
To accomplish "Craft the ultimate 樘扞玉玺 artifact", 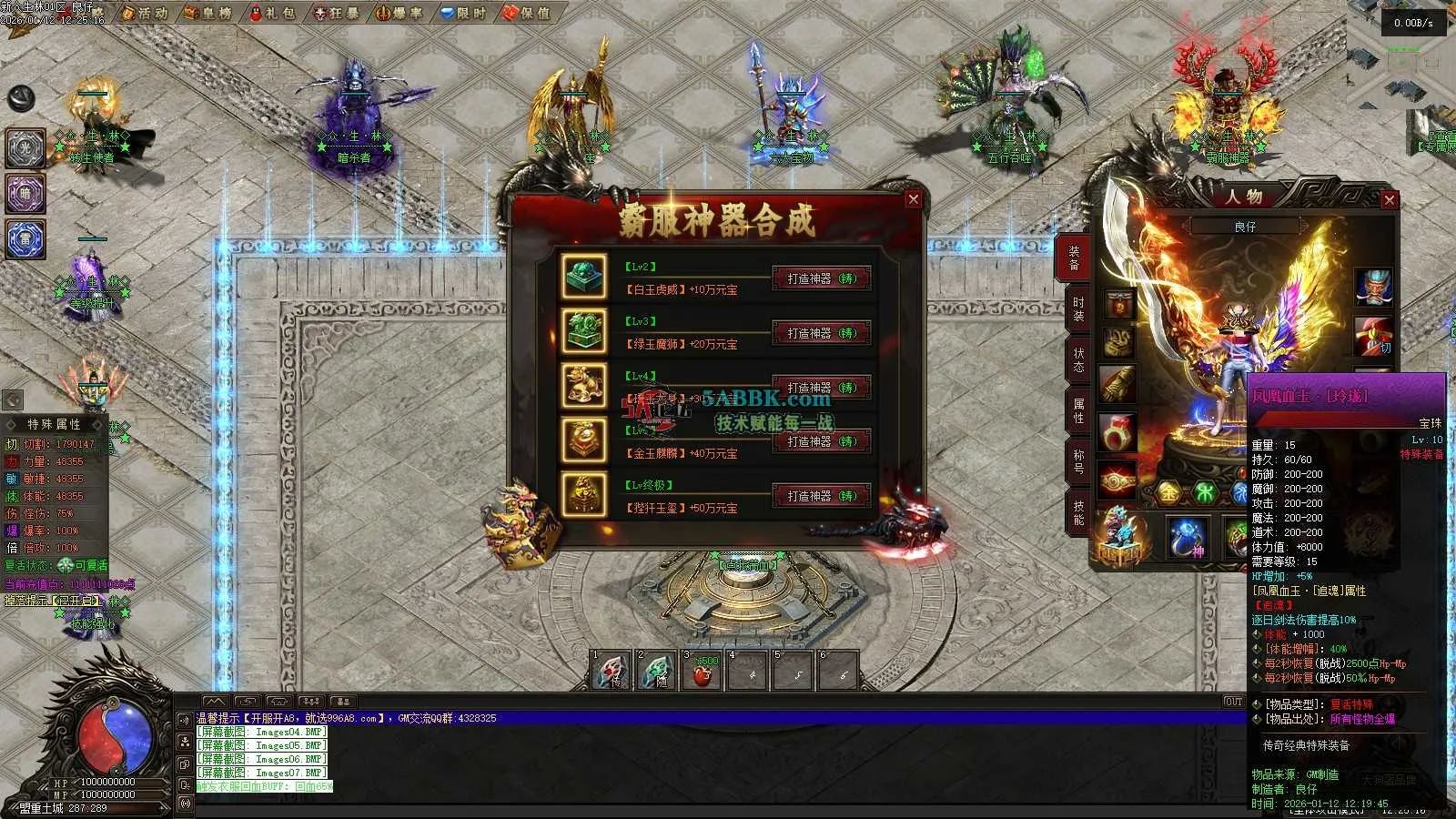I will tap(822, 496).
